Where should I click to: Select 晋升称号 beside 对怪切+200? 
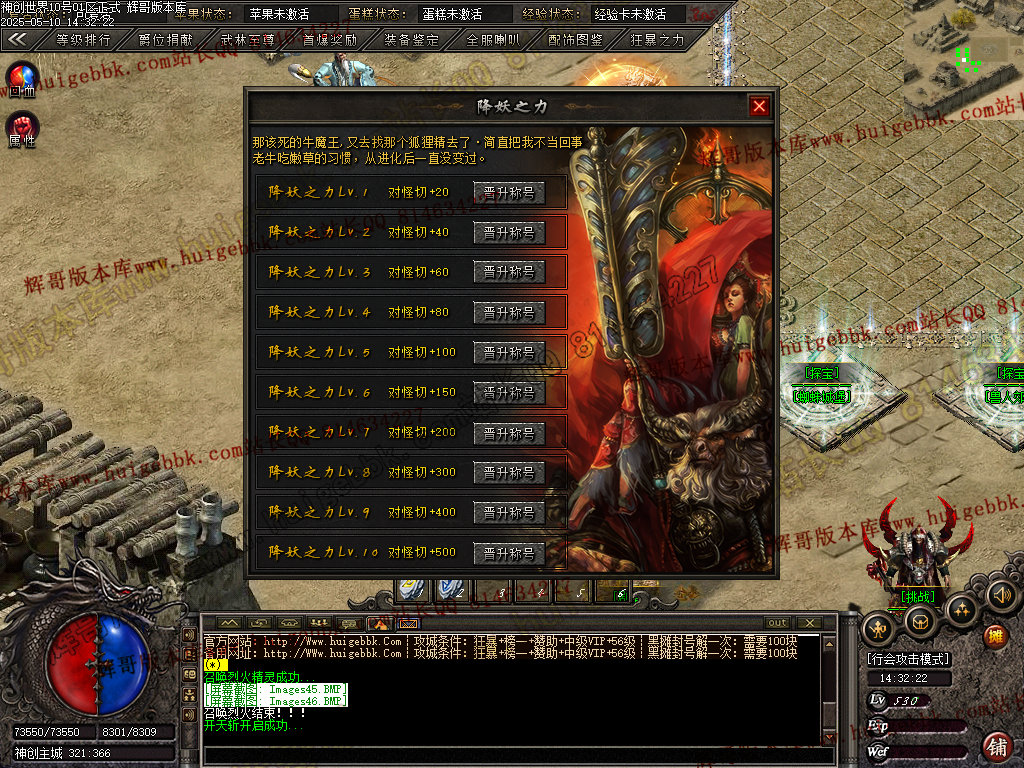tap(509, 432)
